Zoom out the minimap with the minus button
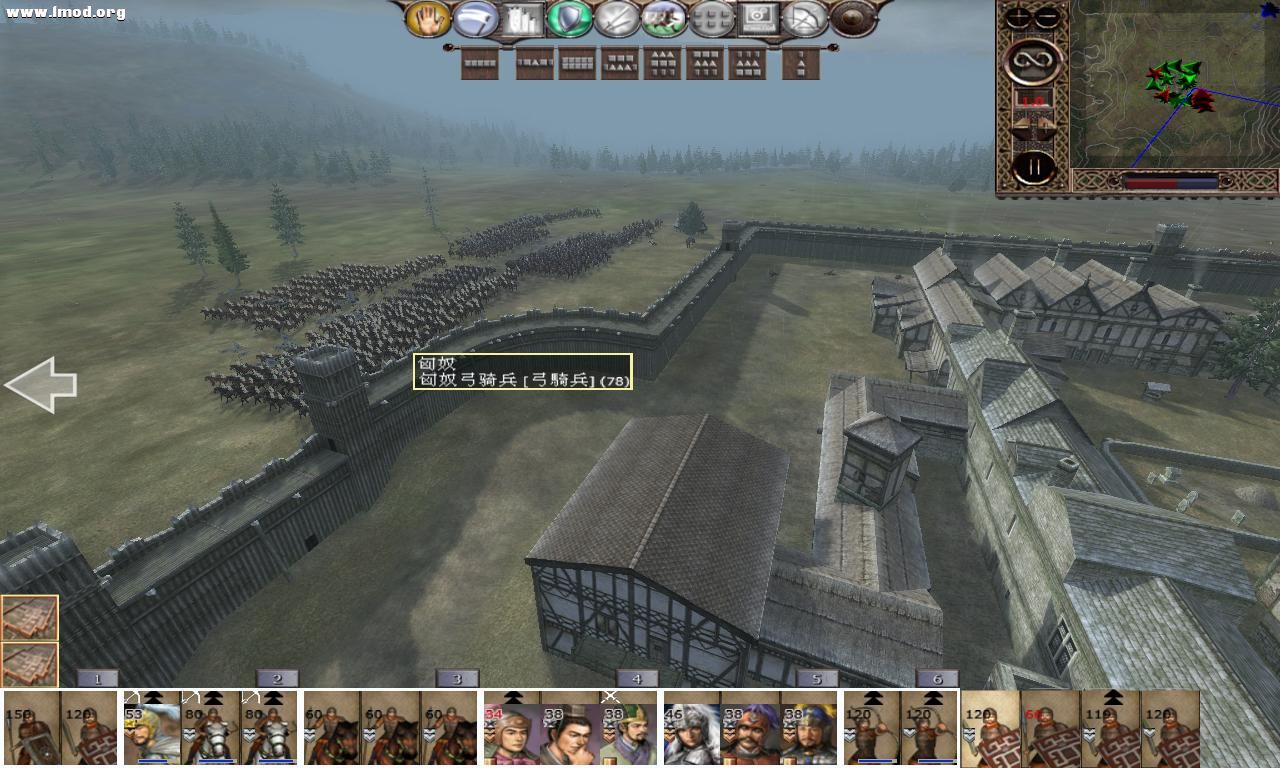1280x768 pixels. (1046, 15)
